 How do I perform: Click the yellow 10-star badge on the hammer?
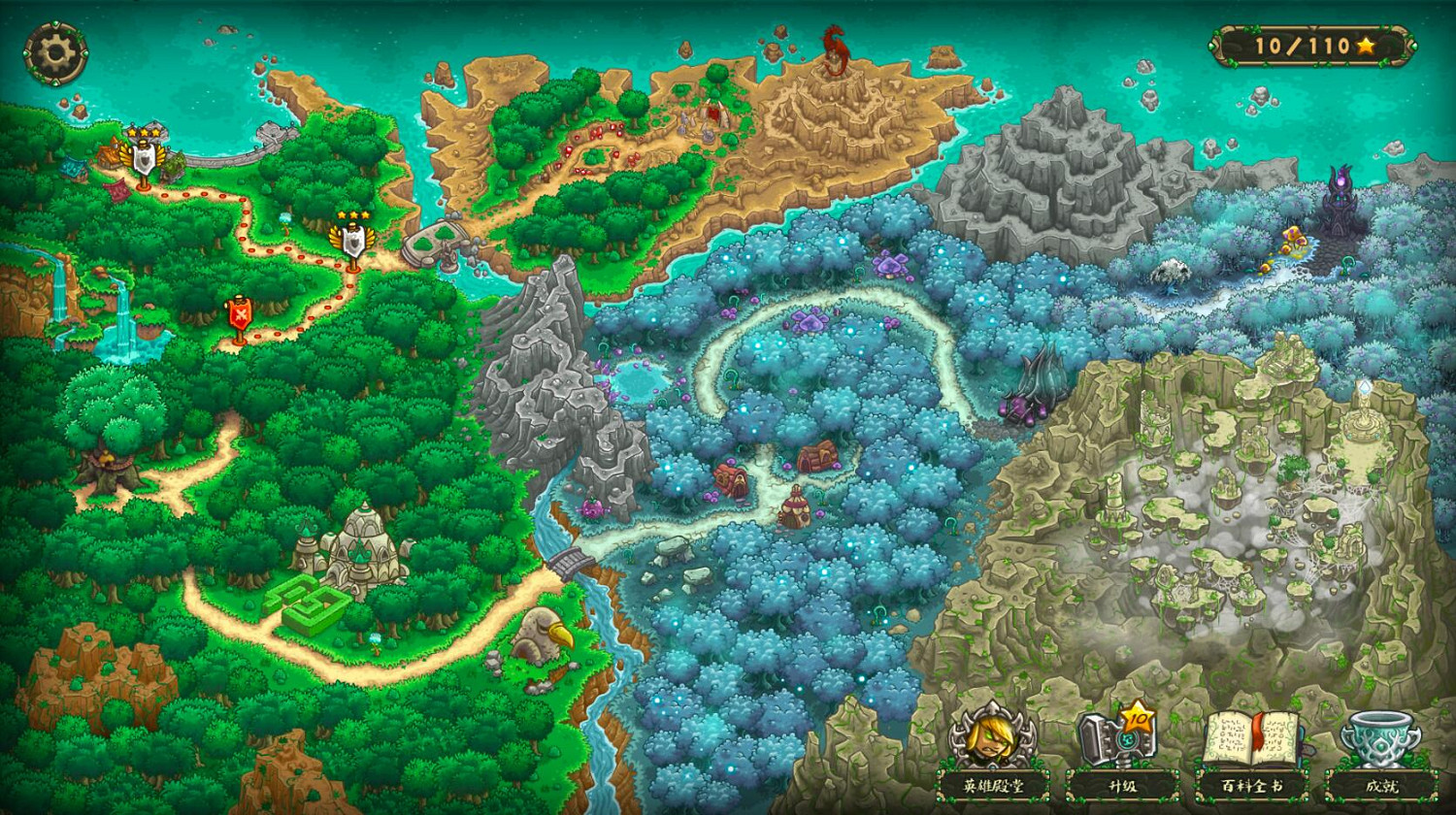[x=1139, y=720]
